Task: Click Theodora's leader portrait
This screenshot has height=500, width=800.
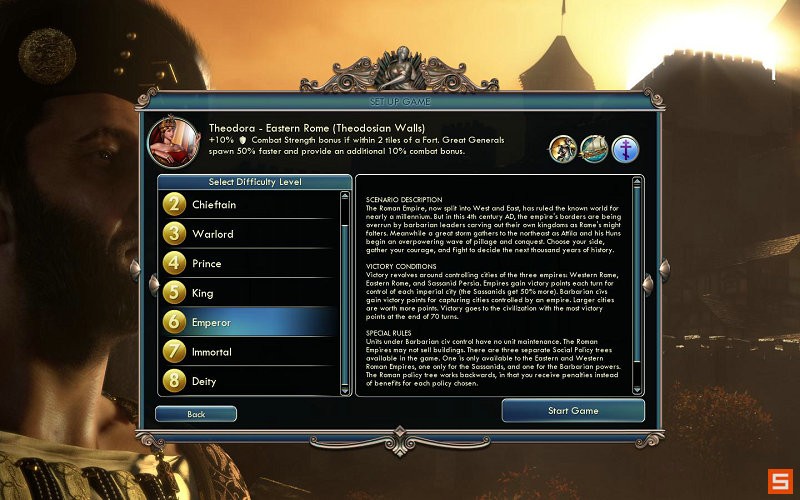Action: (x=172, y=143)
